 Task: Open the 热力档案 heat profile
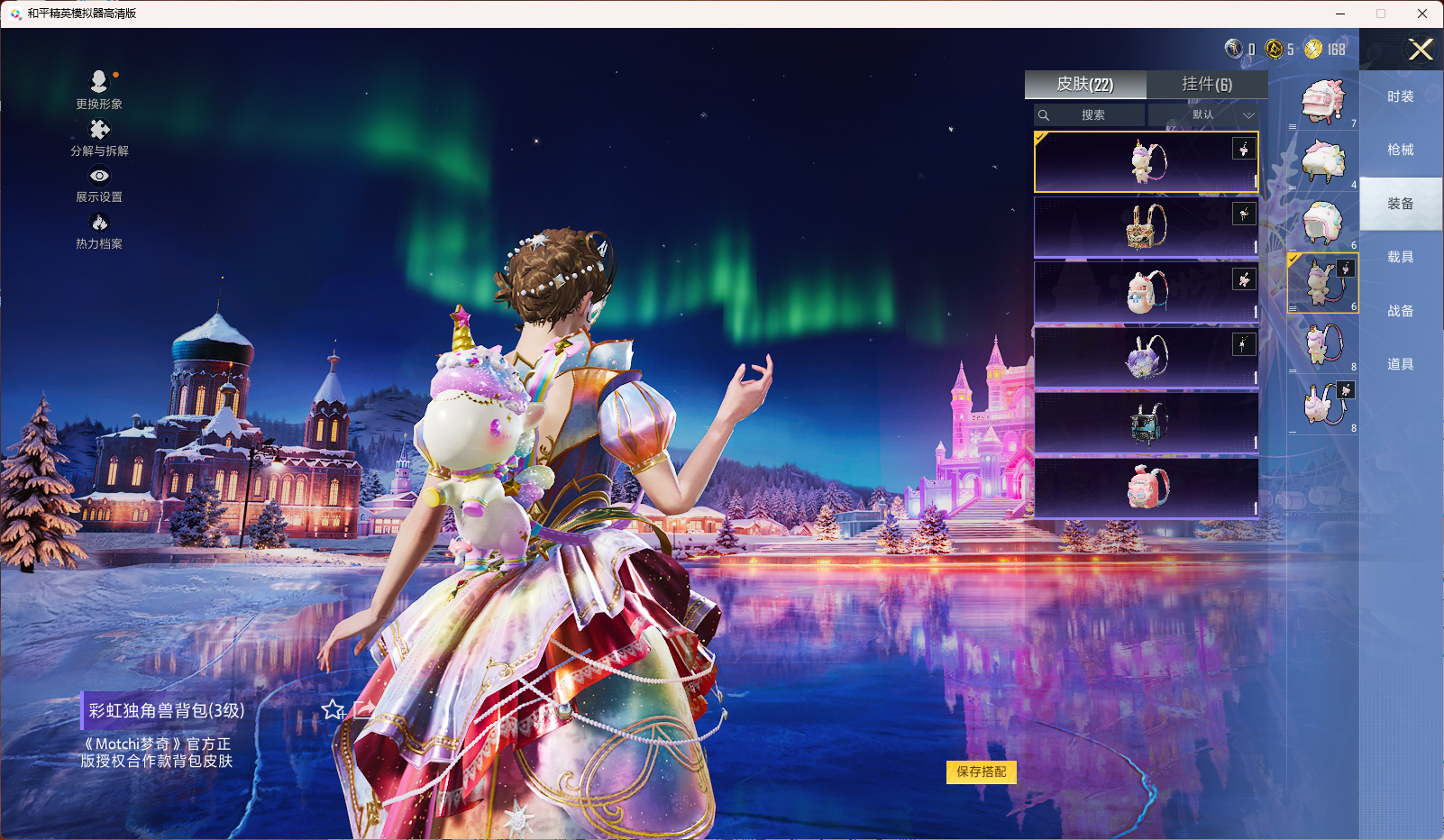pyautogui.click(x=99, y=231)
